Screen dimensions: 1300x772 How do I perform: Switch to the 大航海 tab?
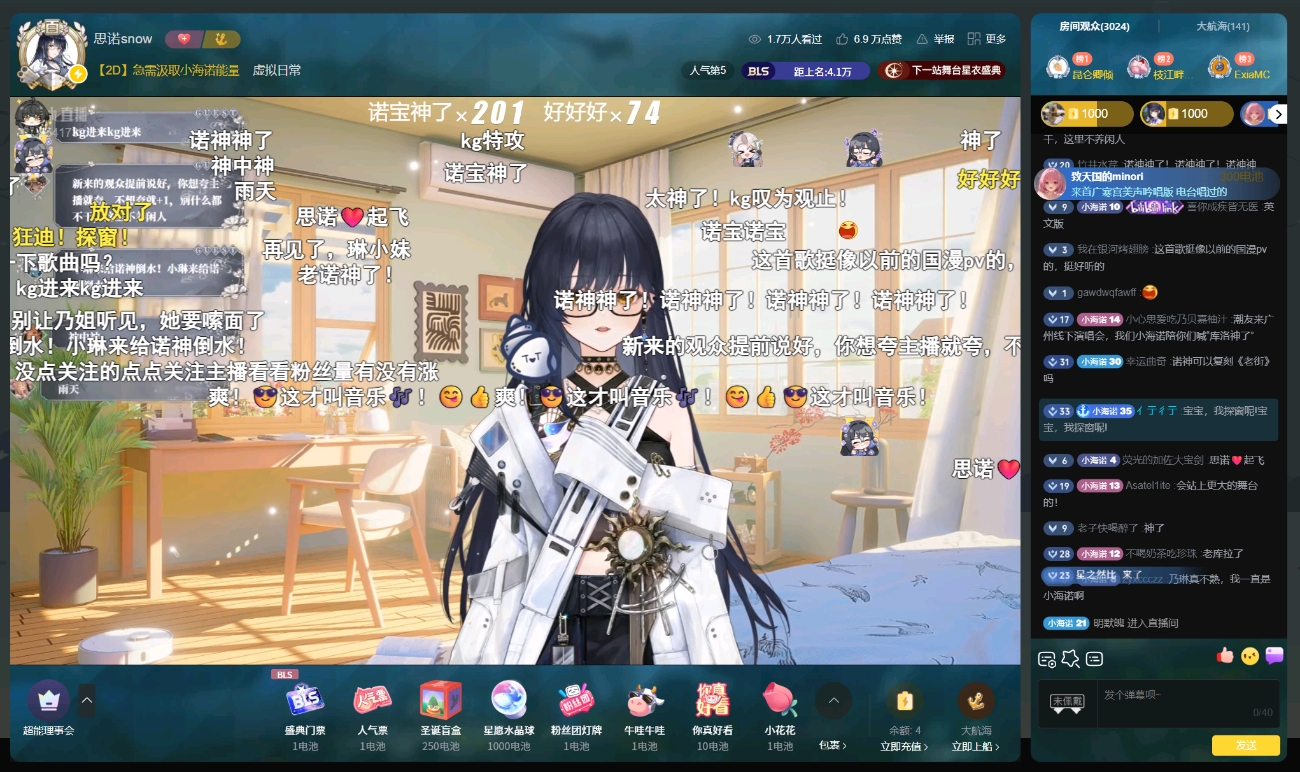(1223, 27)
